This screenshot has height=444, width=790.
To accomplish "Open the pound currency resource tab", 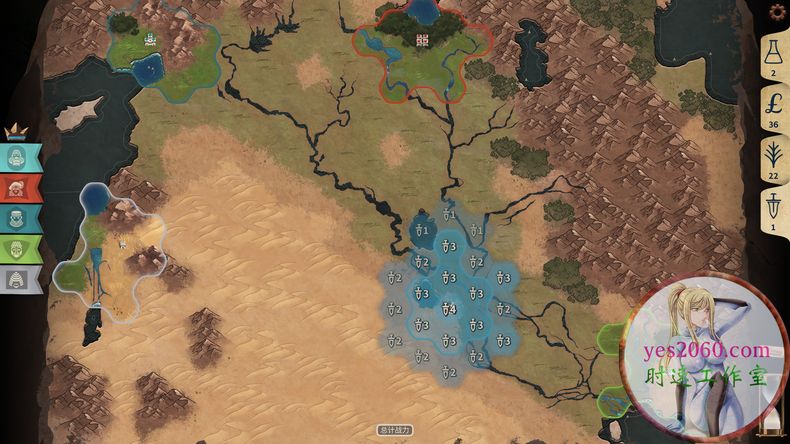I will click(774, 107).
